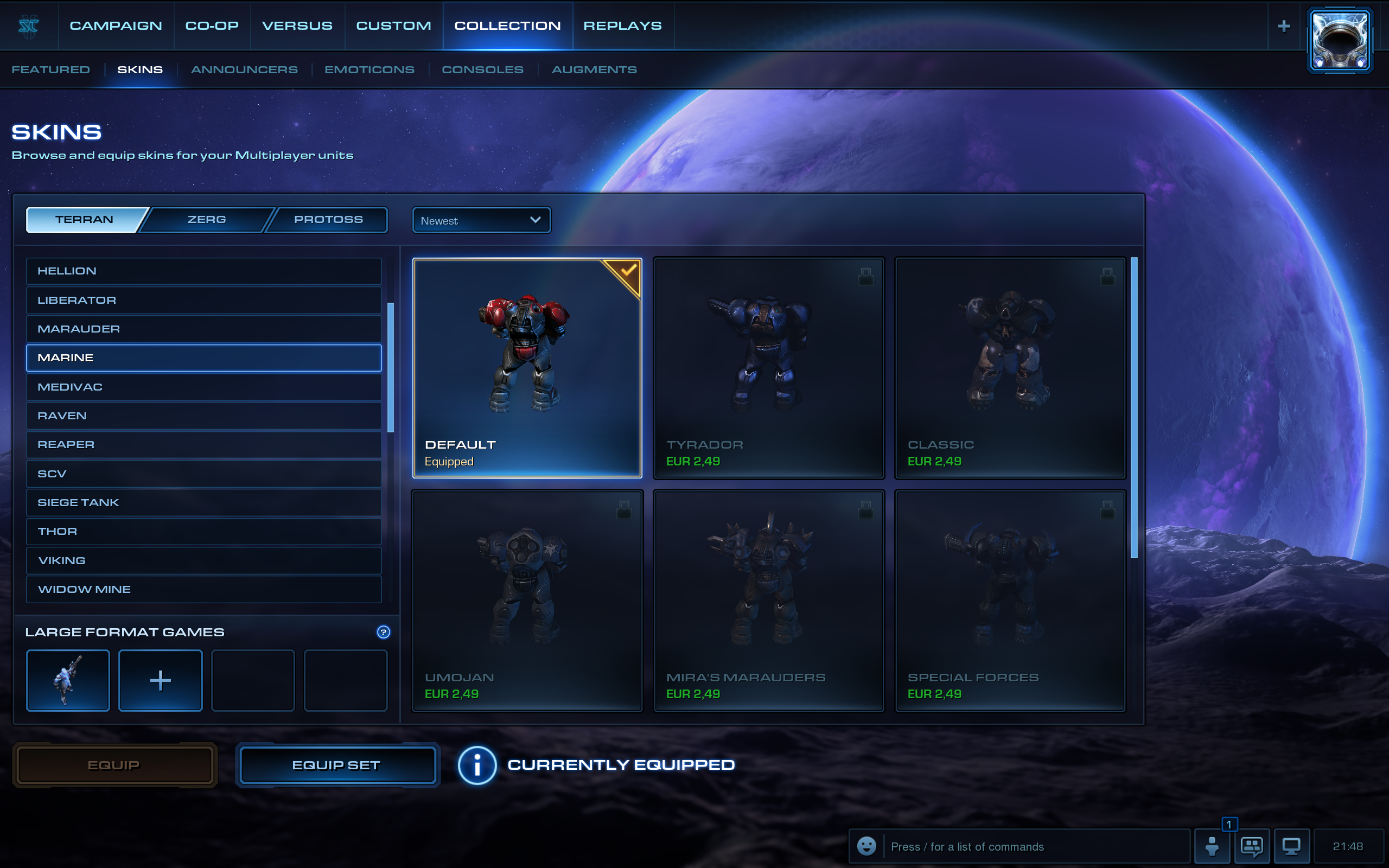Open the groups panel via monitor icon
This screenshot has width=1389, height=868.
pyautogui.click(x=1291, y=846)
